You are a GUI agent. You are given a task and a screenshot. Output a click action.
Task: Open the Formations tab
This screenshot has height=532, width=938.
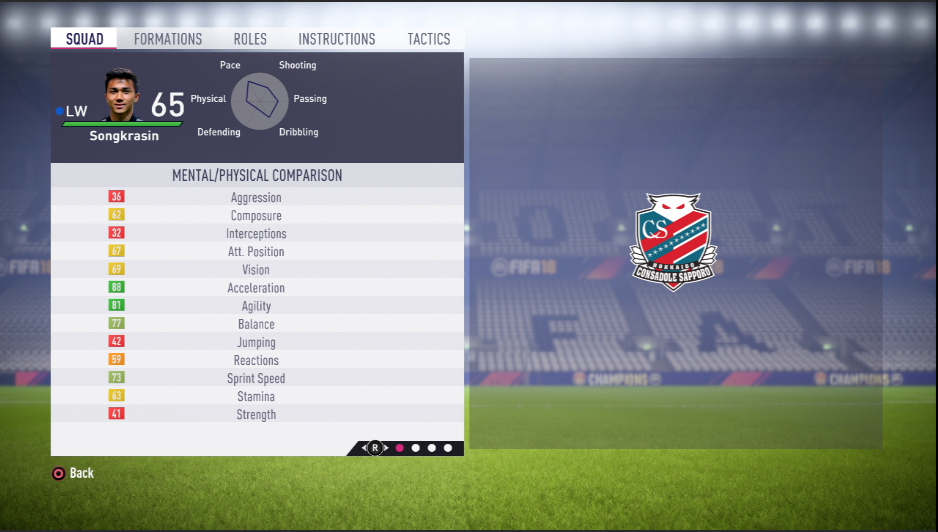point(168,39)
